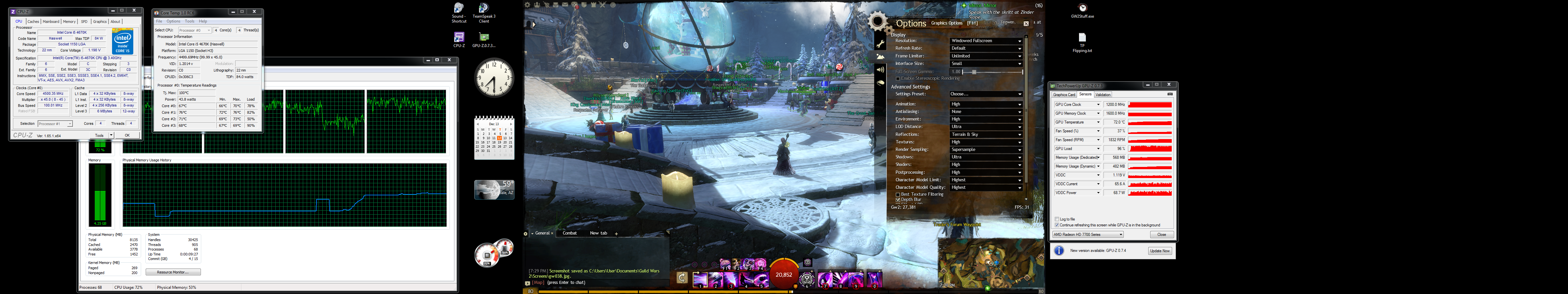Change the Interface Size dropdown
The width and height of the screenshot is (1568, 294).
[986, 63]
